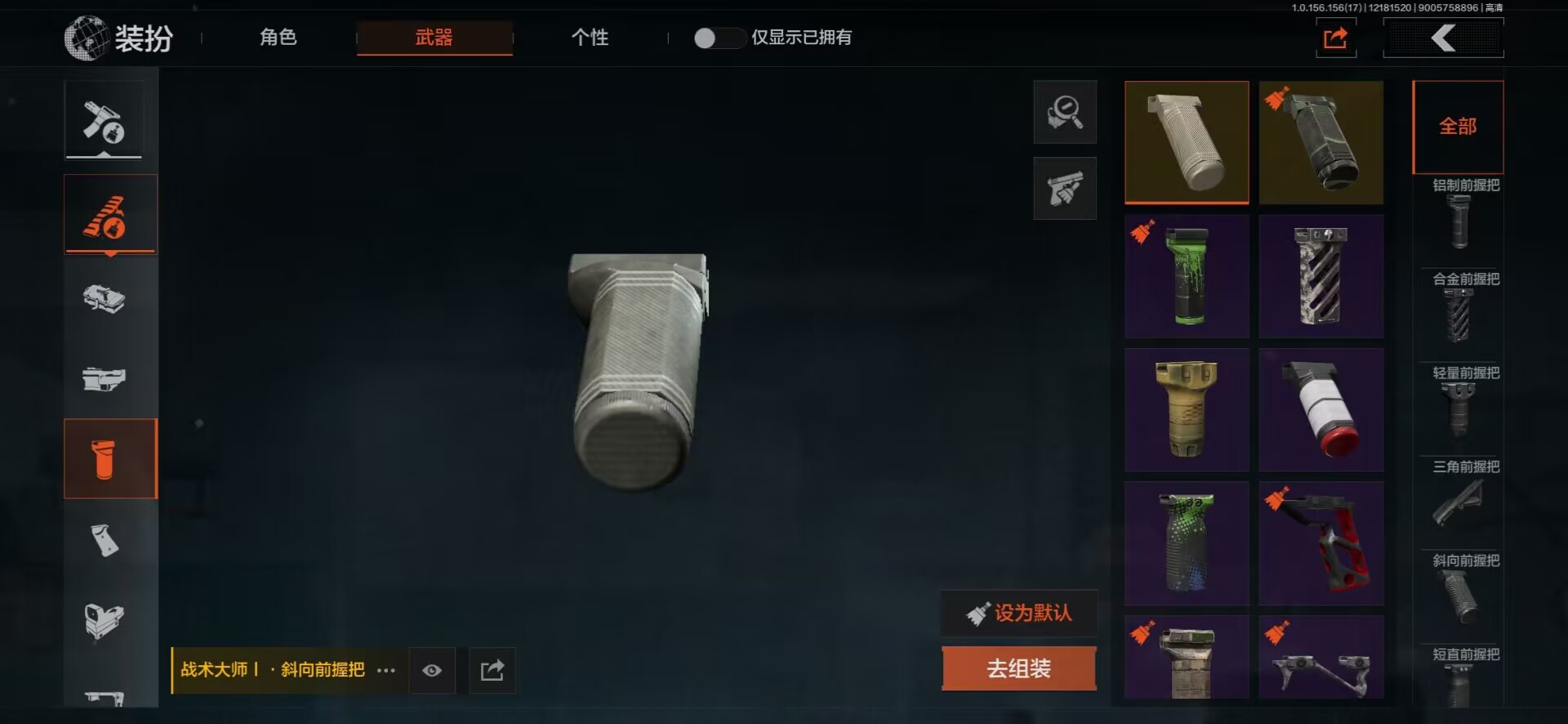Select the green slime grip skin
This screenshot has height=724, width=1568.
pyautogui.click(x=1187, y=276)
